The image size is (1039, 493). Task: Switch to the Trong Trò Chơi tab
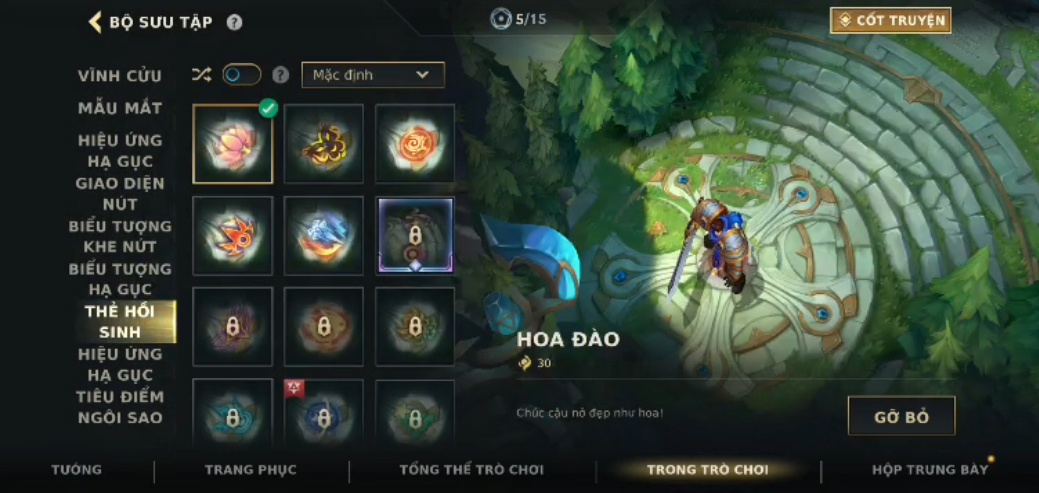(x=707, y=470)
